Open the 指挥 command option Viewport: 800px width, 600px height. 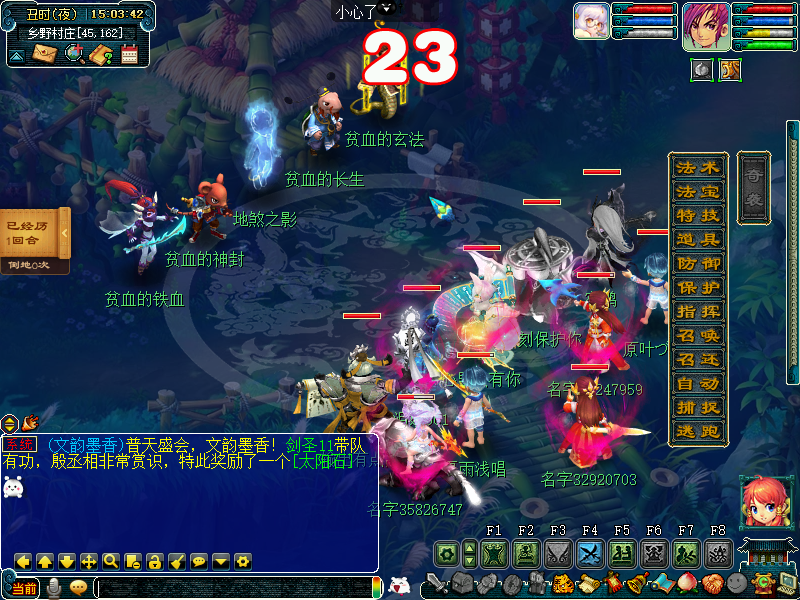(x=697, y=311)
